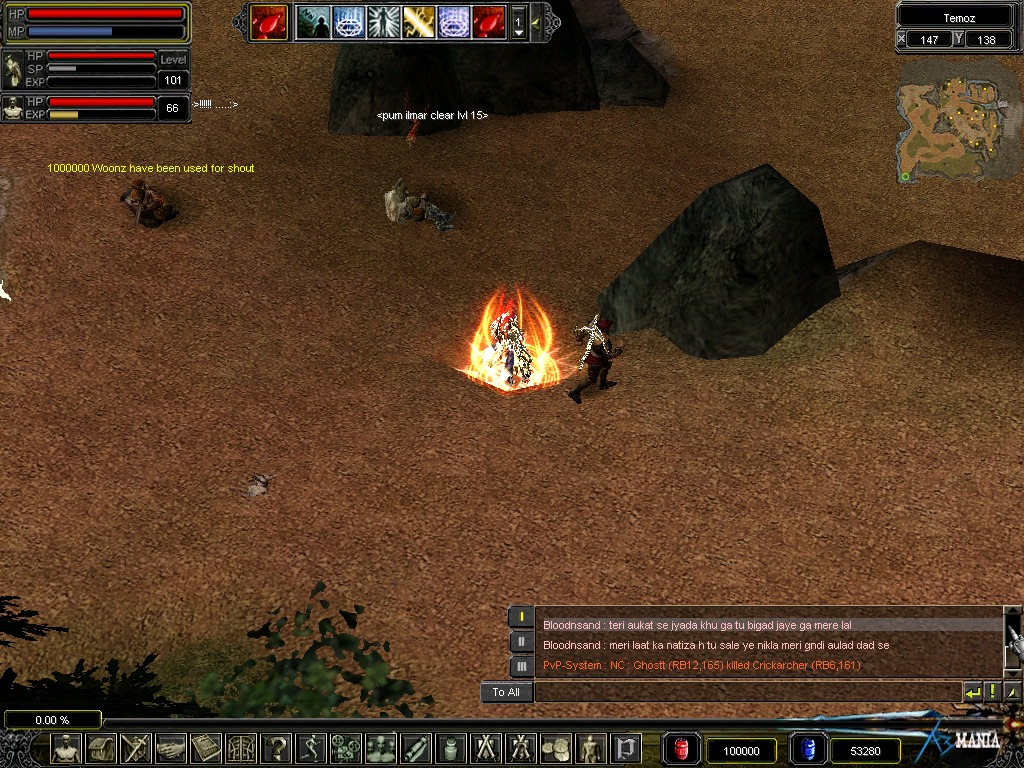Send chat with the enter arrow button
The image size is (1024, 768).
click(972, 692)
